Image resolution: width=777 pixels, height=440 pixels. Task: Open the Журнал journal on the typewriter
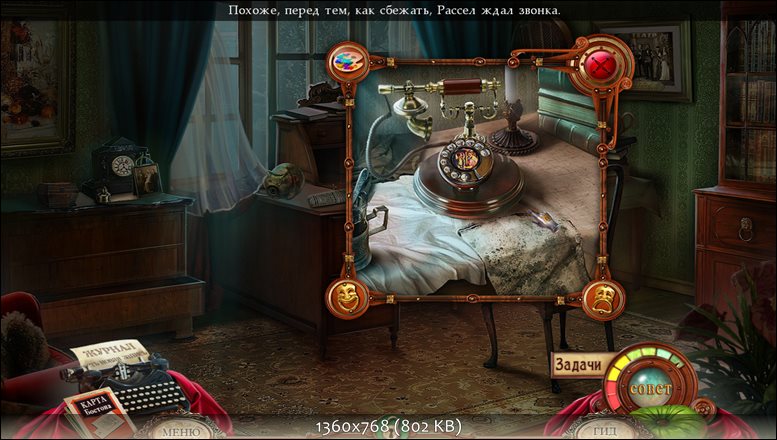[109, 355]
